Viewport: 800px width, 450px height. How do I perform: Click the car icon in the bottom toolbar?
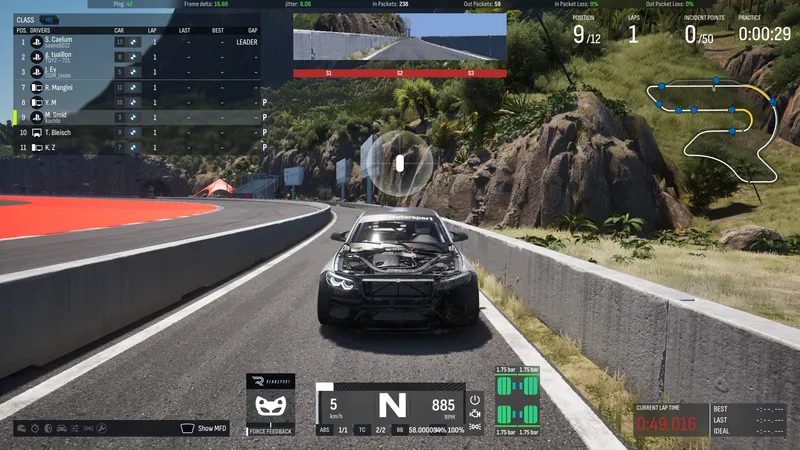(61, 428)
